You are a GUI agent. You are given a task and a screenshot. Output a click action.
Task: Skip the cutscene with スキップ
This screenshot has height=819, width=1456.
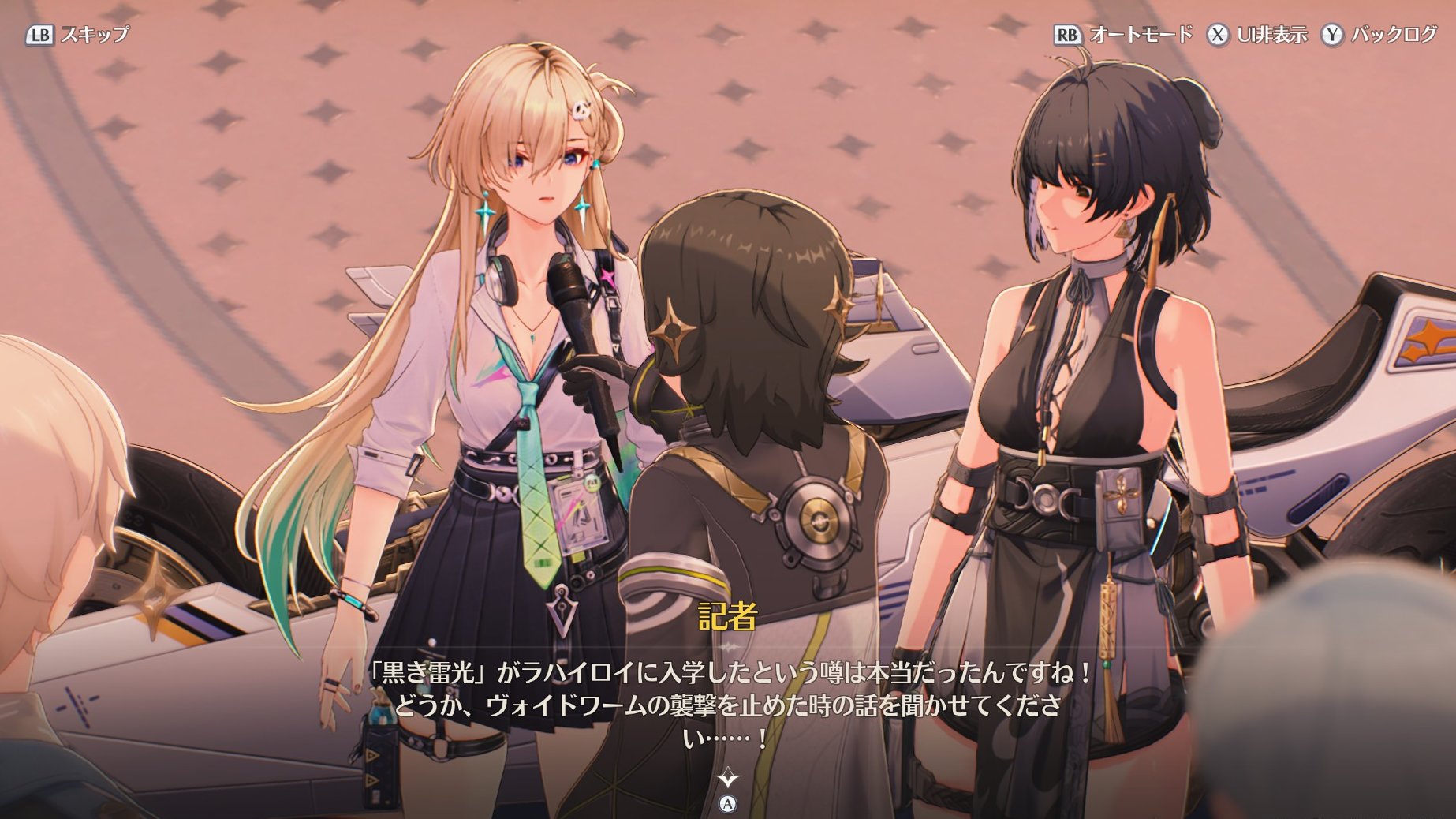pyautogui.click(x=77, y=35)
